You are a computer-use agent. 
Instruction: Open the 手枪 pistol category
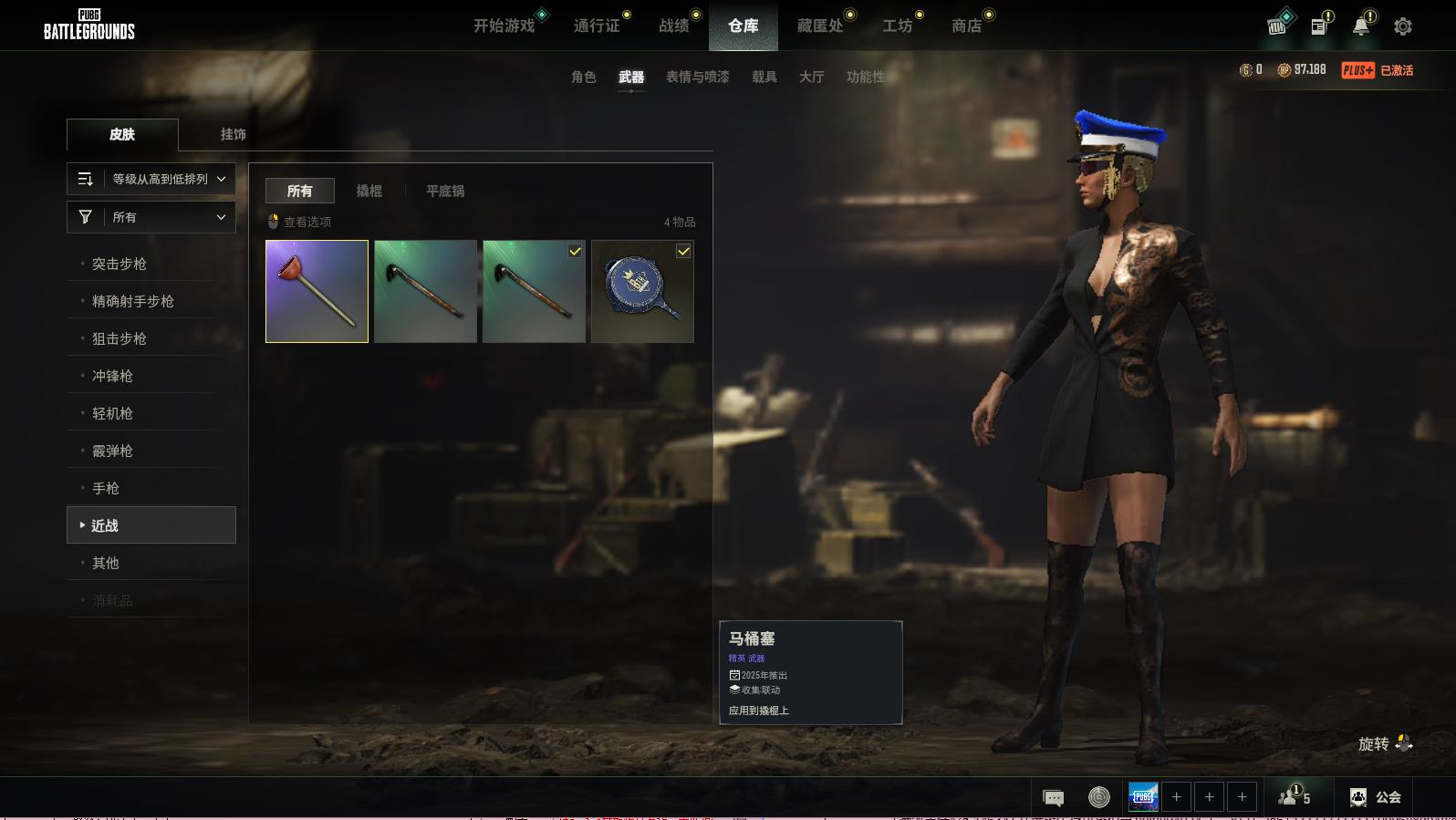(x=106, y=488)
